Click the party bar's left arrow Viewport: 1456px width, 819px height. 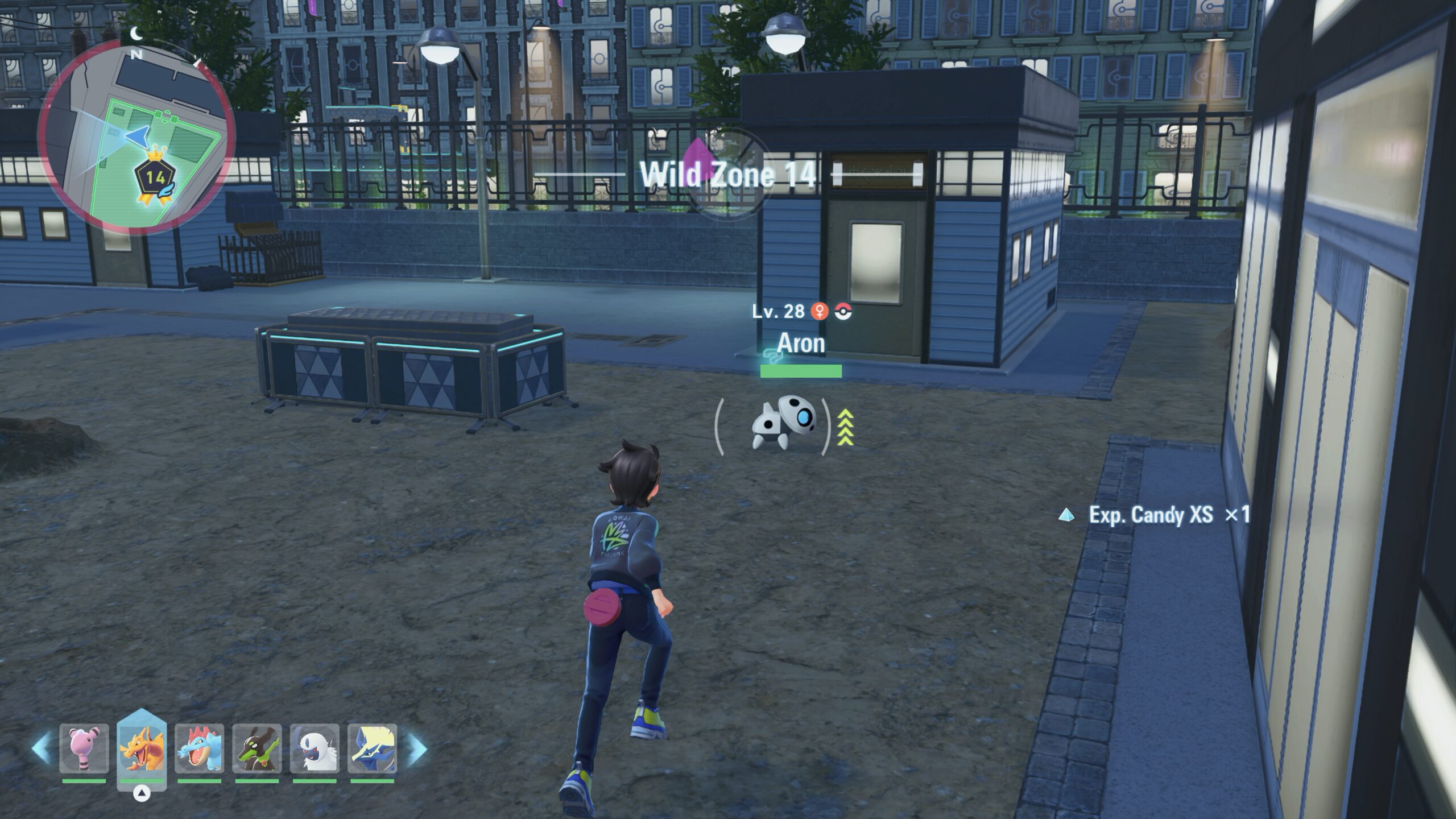click(42, 748)
